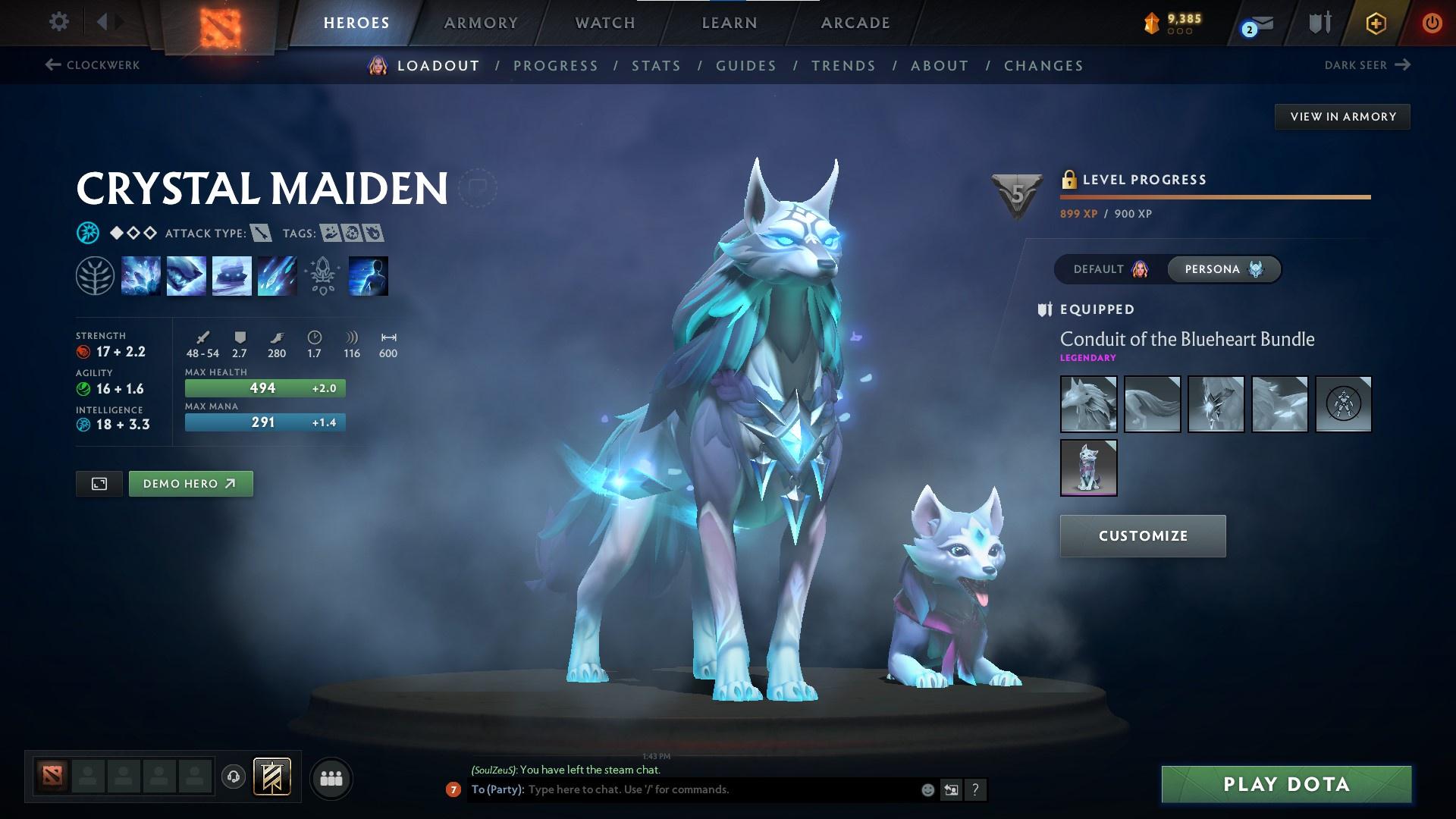Open the Dota Plus hexagon icon
This screenshot has height=819, width=1456.
point(1375,23)
